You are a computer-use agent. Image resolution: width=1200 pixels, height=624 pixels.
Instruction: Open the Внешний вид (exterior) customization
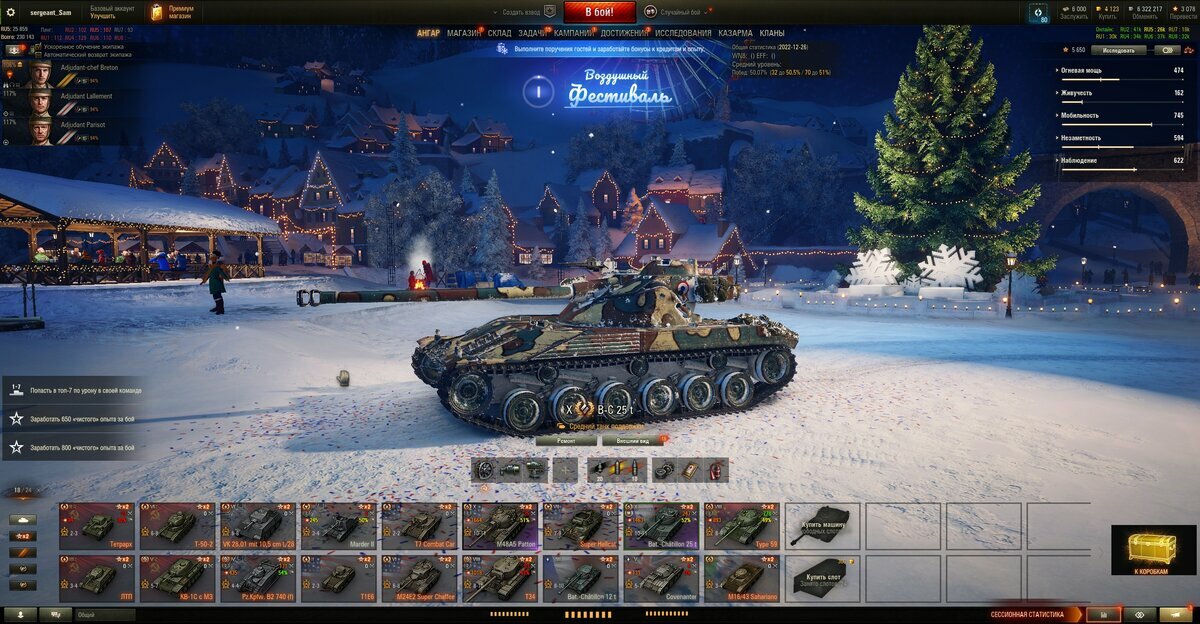(633, 440)
